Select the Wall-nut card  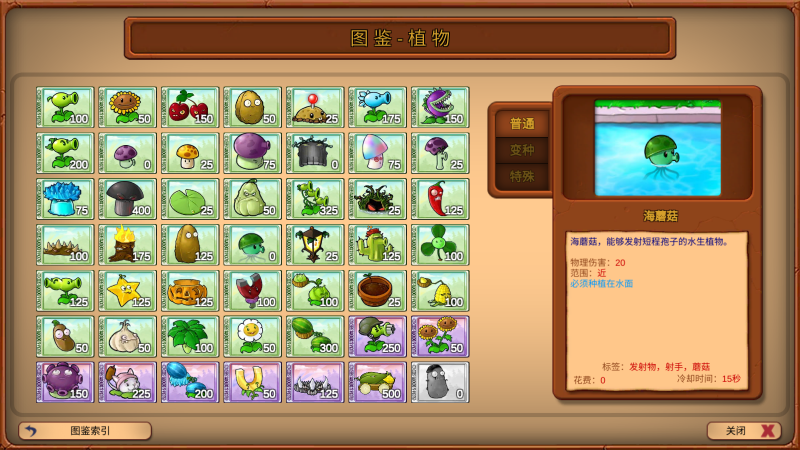(252, 106)
